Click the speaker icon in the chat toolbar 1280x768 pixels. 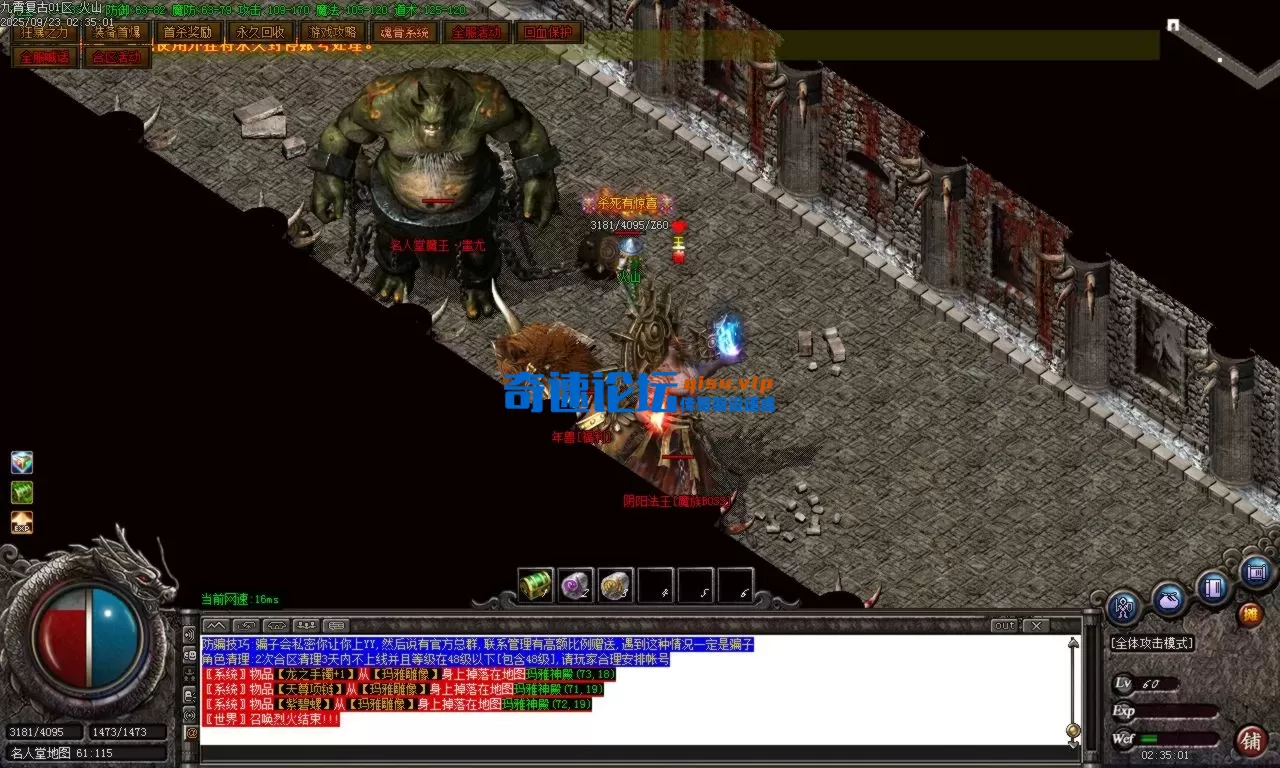point(274,624)
